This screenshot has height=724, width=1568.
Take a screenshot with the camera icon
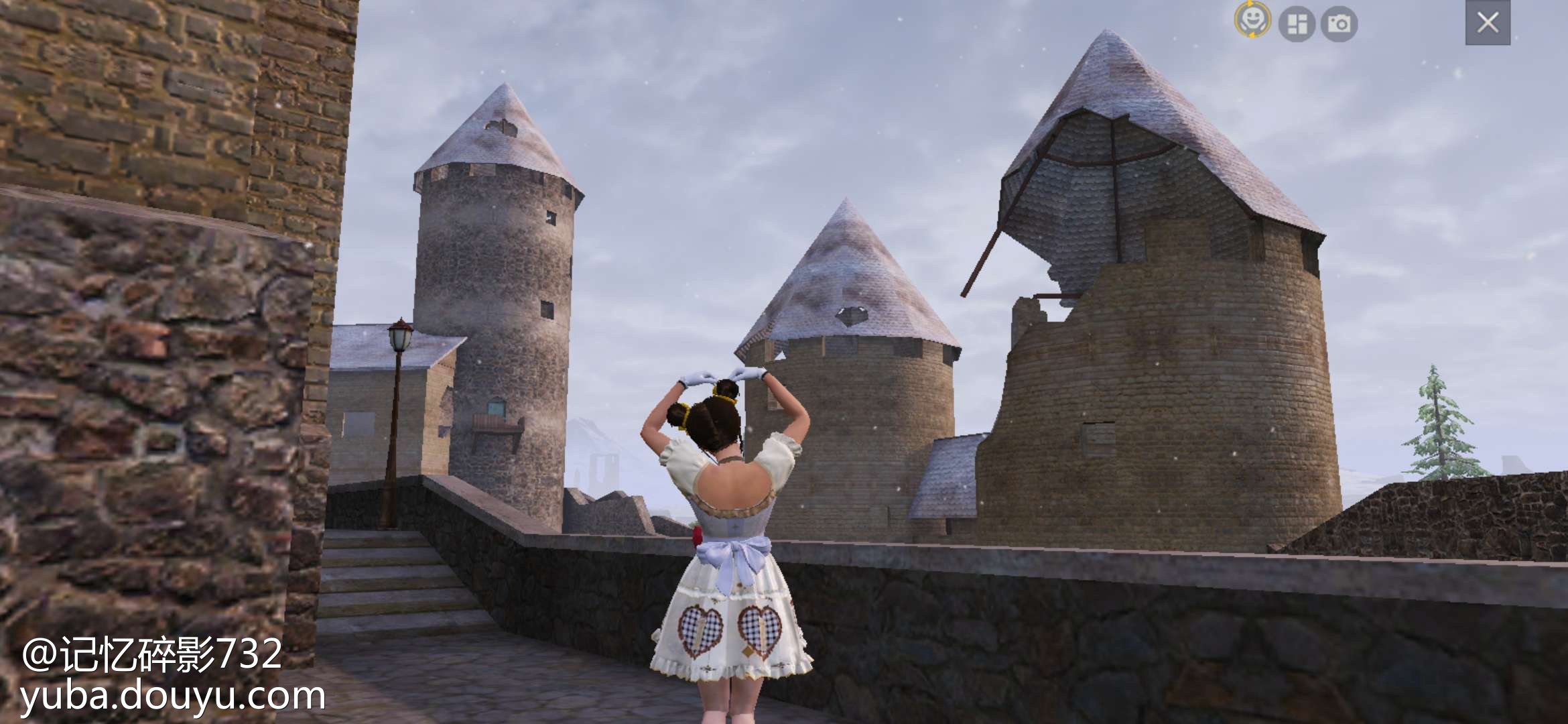click(1339, 24)
